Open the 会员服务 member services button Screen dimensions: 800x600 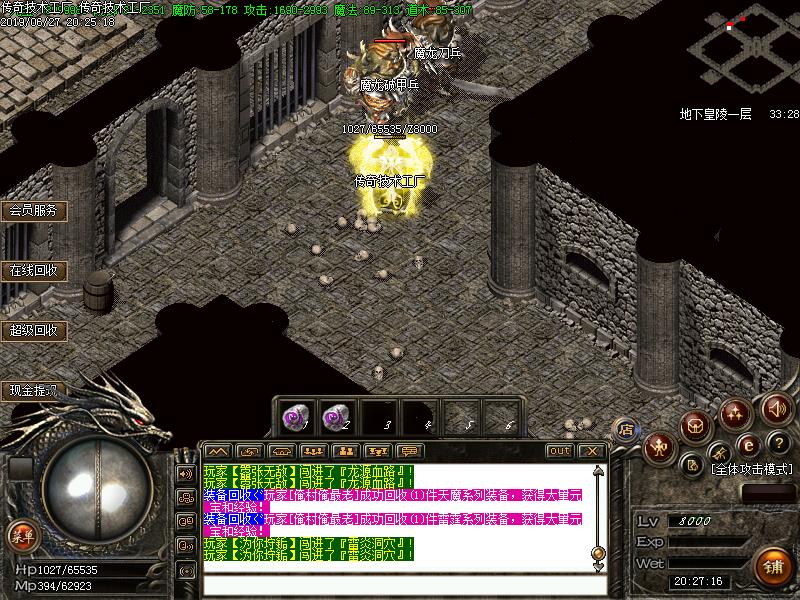tap(32, 211)
